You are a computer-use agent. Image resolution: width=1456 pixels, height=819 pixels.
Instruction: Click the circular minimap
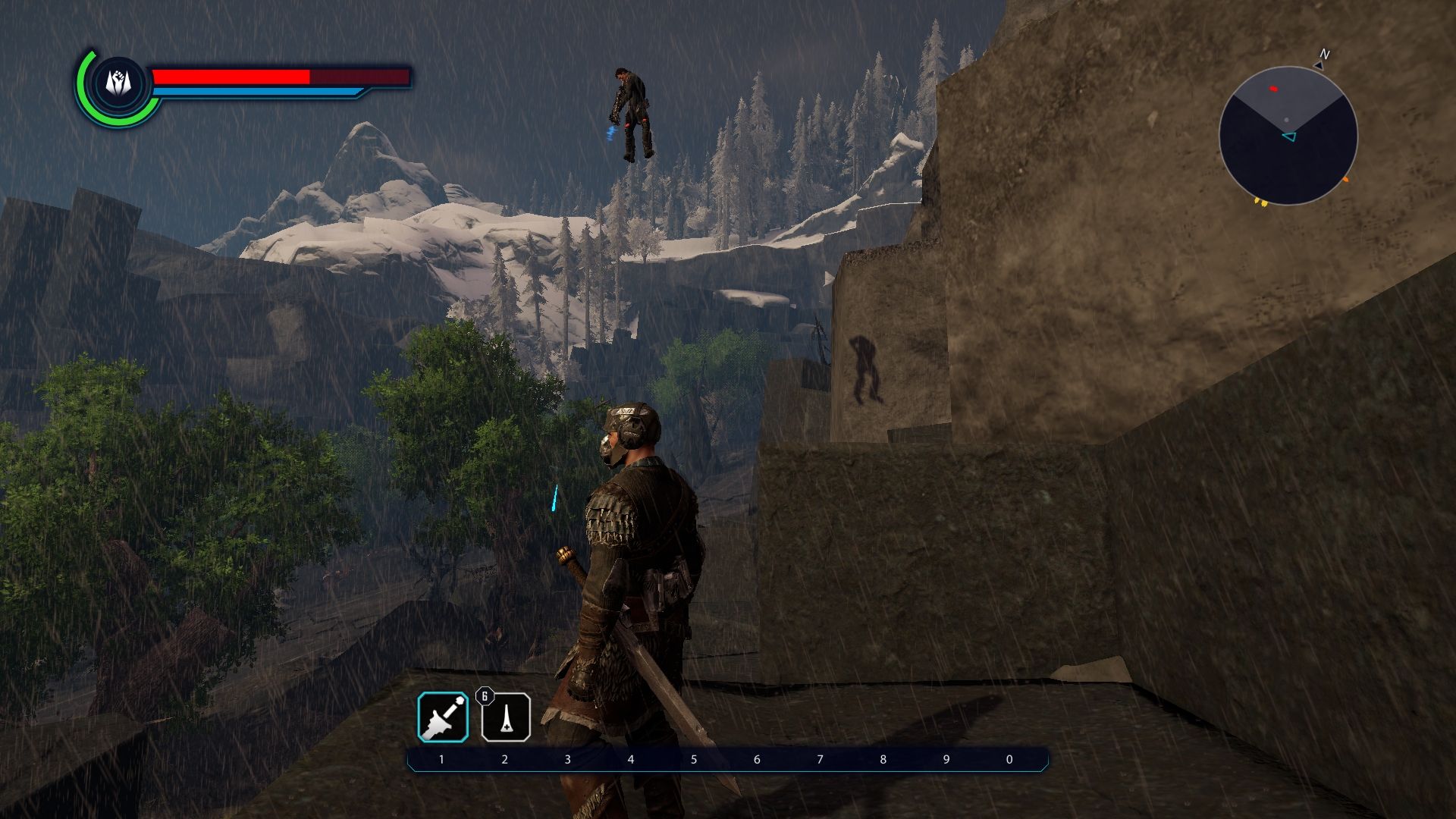[x=1288, y=136]
